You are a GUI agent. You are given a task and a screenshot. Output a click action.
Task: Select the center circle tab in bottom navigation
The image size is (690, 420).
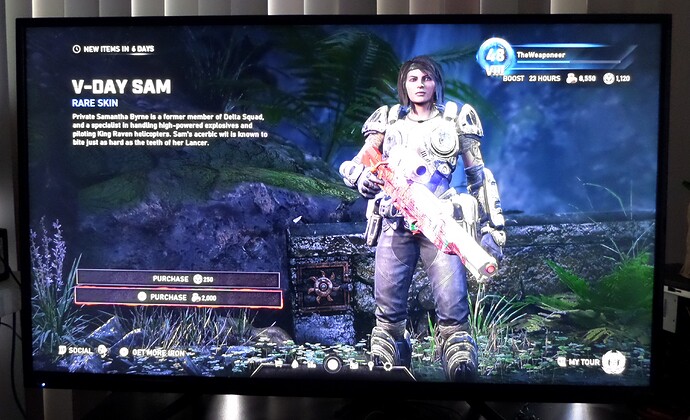click(x=333, y=364)
